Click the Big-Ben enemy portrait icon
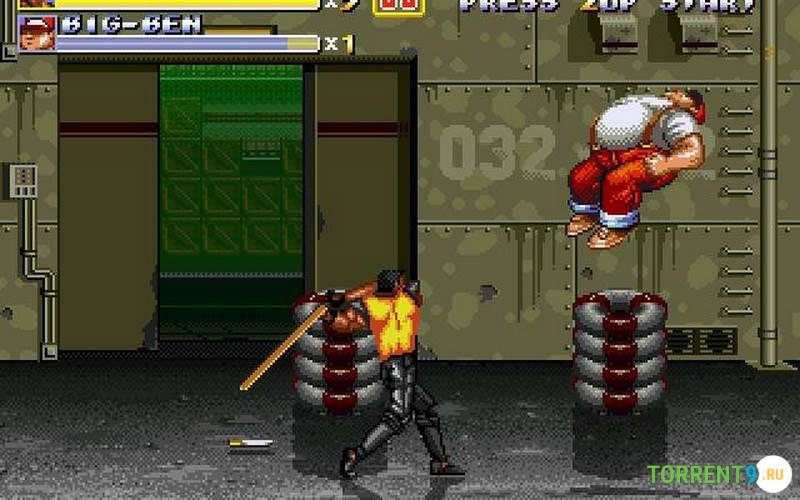 (36, 33)
